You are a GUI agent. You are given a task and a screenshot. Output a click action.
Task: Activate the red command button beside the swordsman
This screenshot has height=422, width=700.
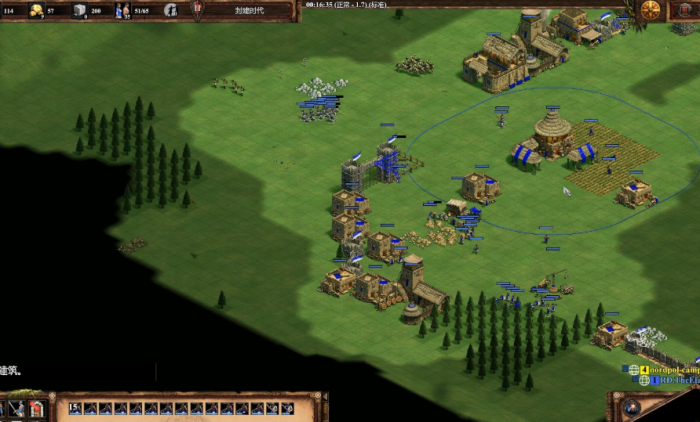pos(37,409)
